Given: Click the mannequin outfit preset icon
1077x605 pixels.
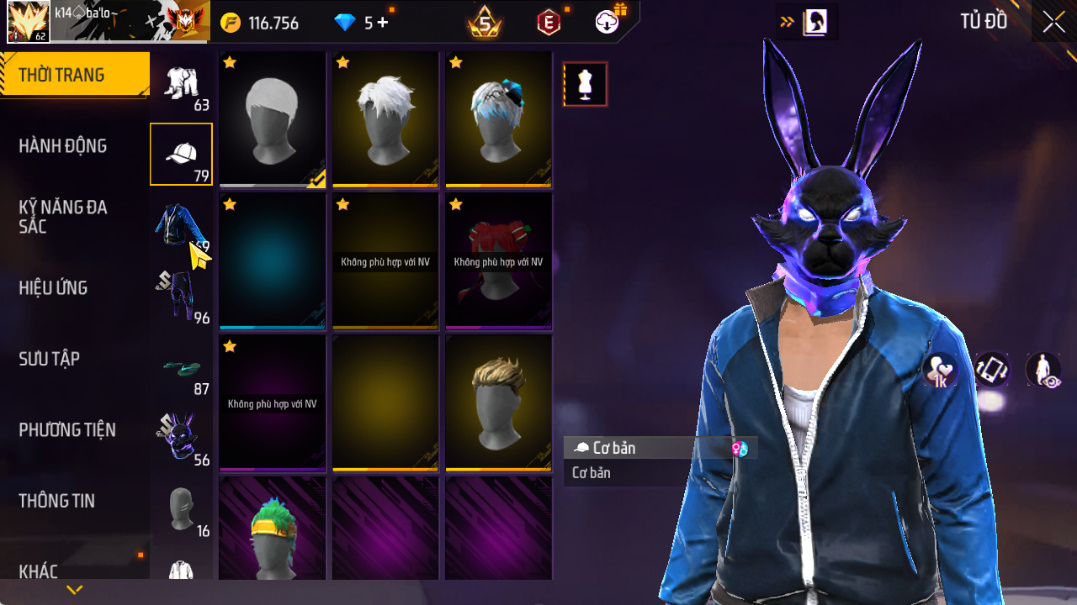Looking at the screenshot, I should coord(585,85).
